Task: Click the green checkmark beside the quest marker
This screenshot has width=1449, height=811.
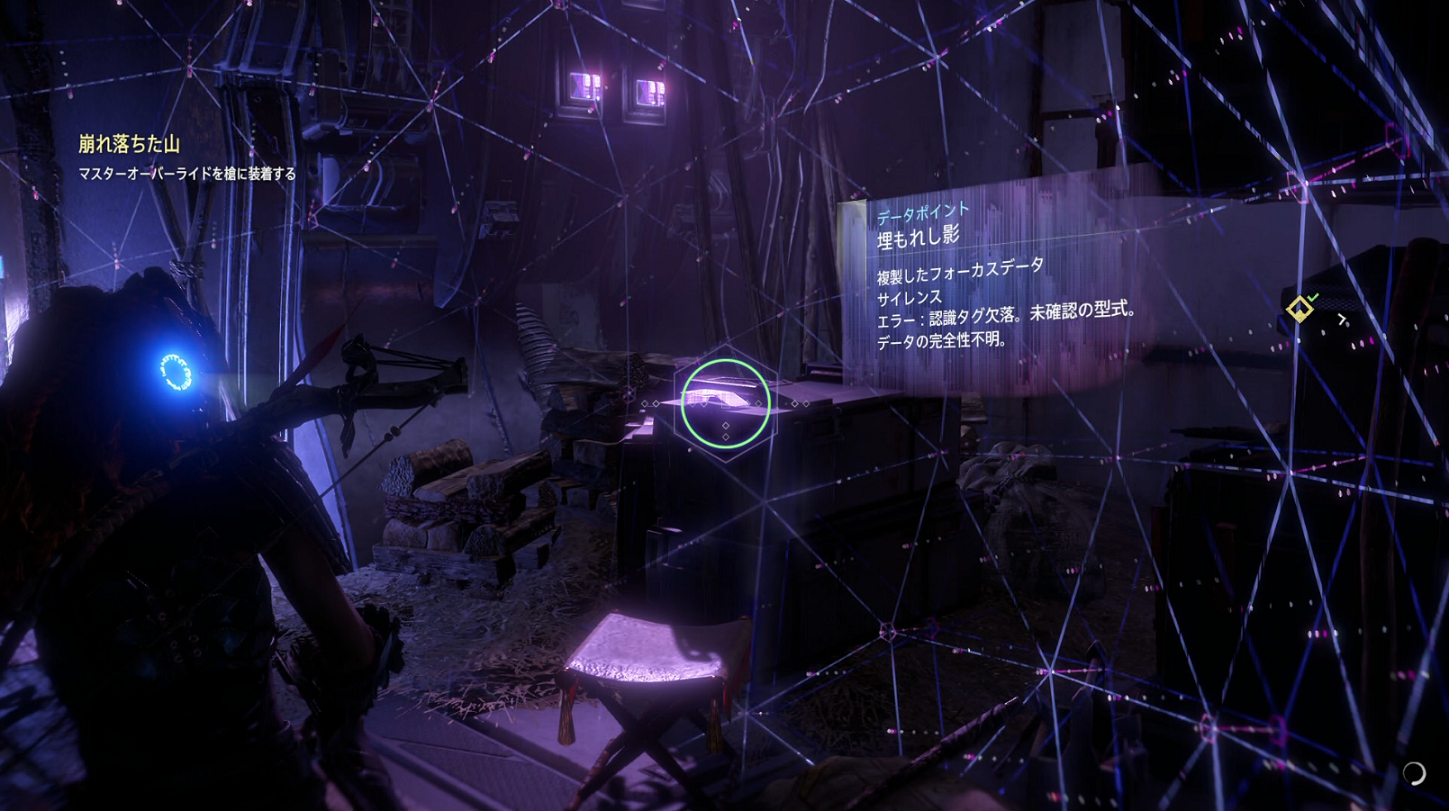Action: 1313,298
